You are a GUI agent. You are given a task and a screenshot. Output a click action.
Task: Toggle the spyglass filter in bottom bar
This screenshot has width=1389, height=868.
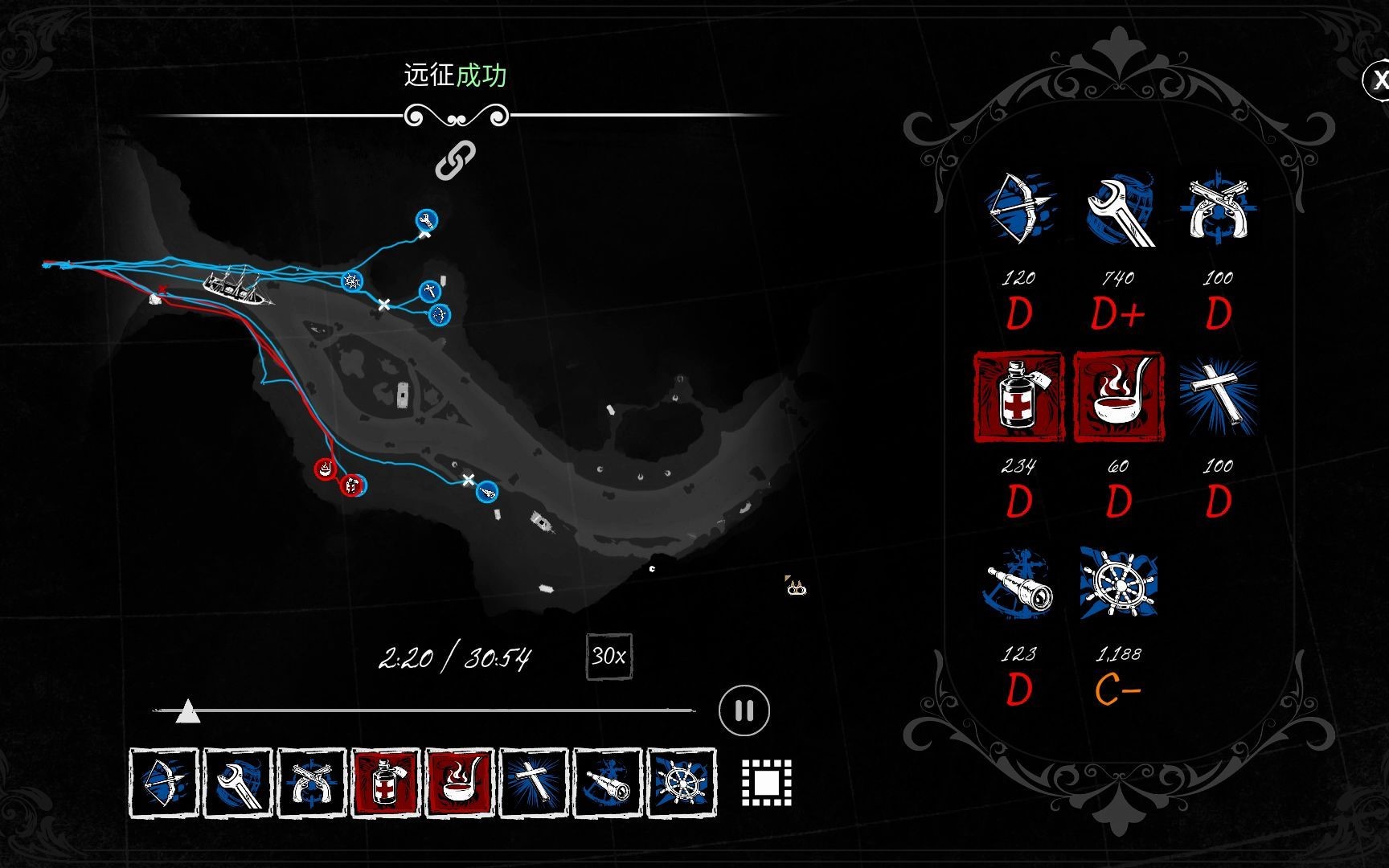coord(608,783)
